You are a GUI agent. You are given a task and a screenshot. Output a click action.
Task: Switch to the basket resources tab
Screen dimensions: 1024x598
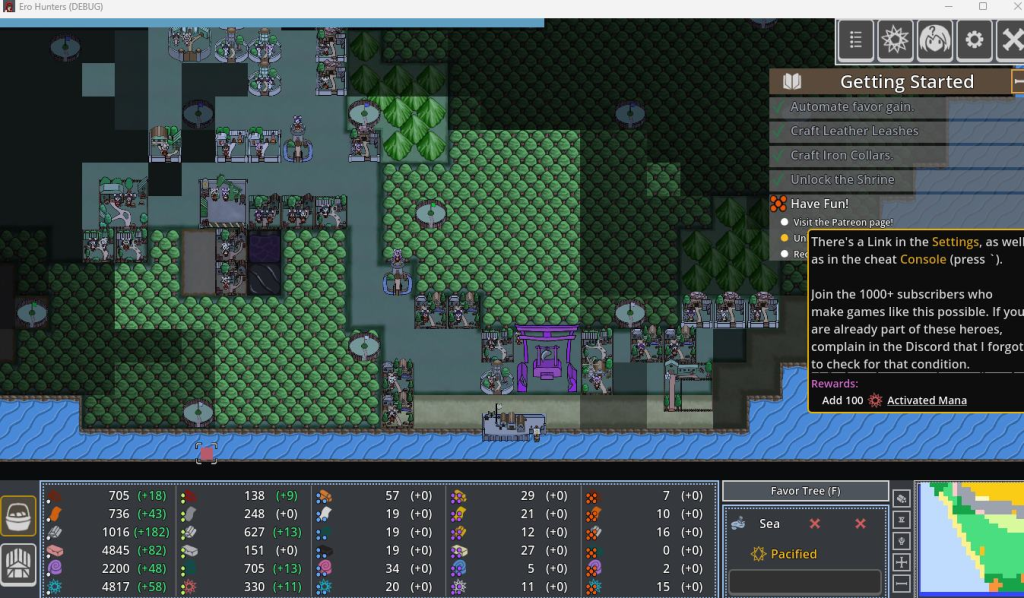(x=19, y=516)
